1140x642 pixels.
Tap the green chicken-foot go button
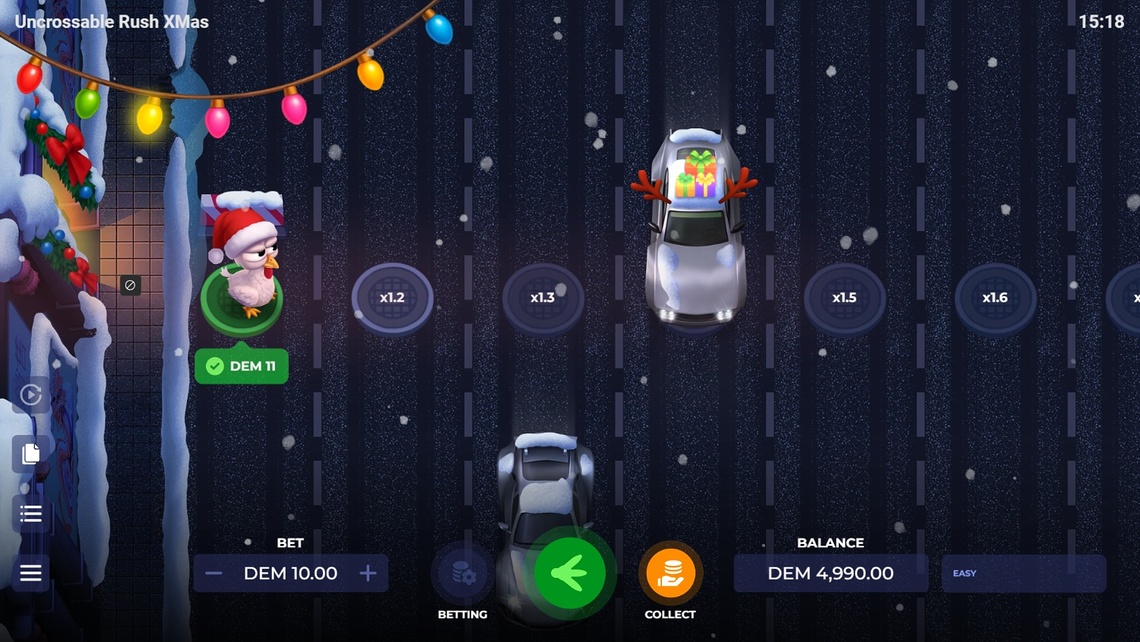pyautogui.click(x=570, y=574)
